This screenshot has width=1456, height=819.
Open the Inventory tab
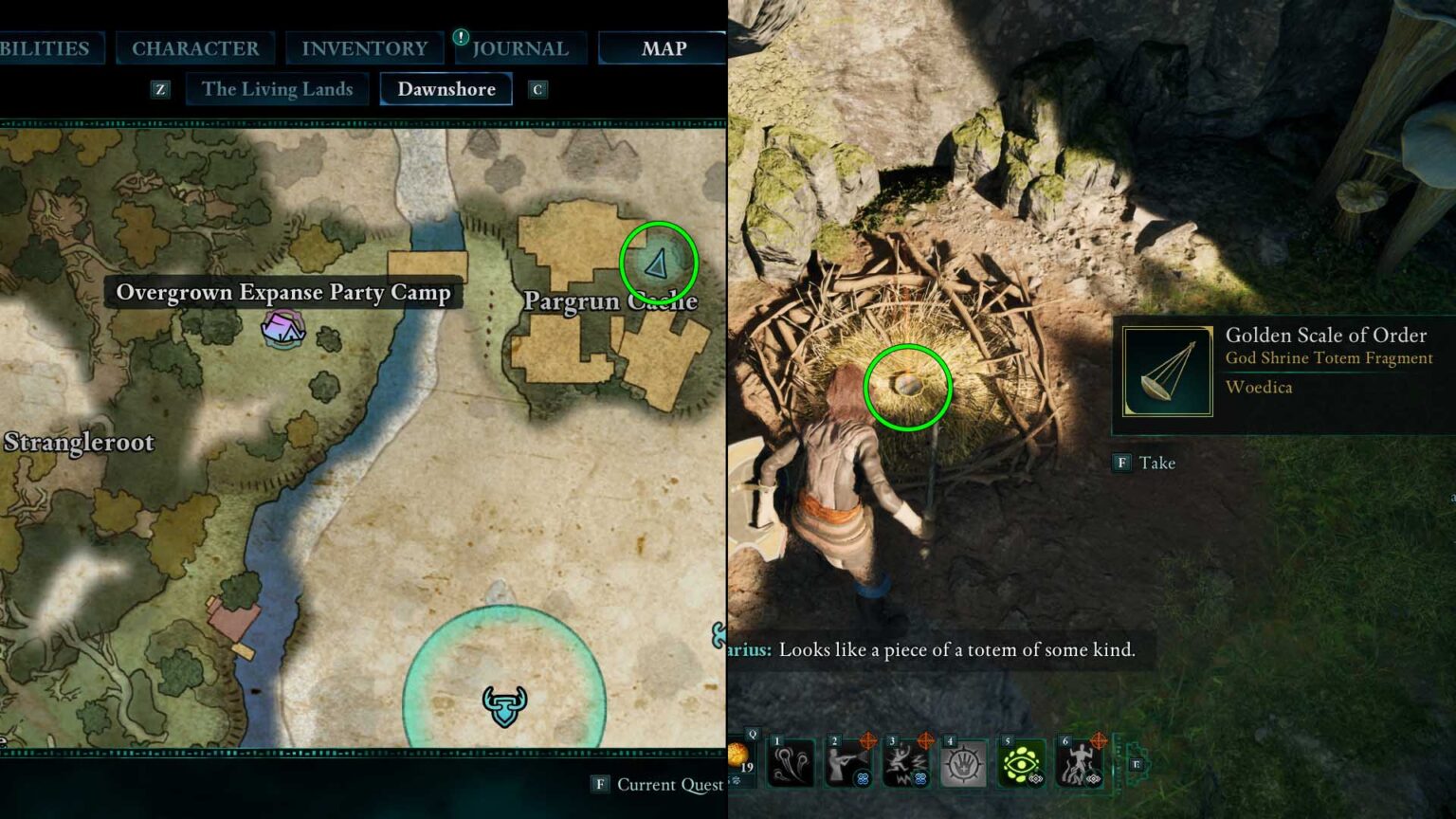click(363, 48)
